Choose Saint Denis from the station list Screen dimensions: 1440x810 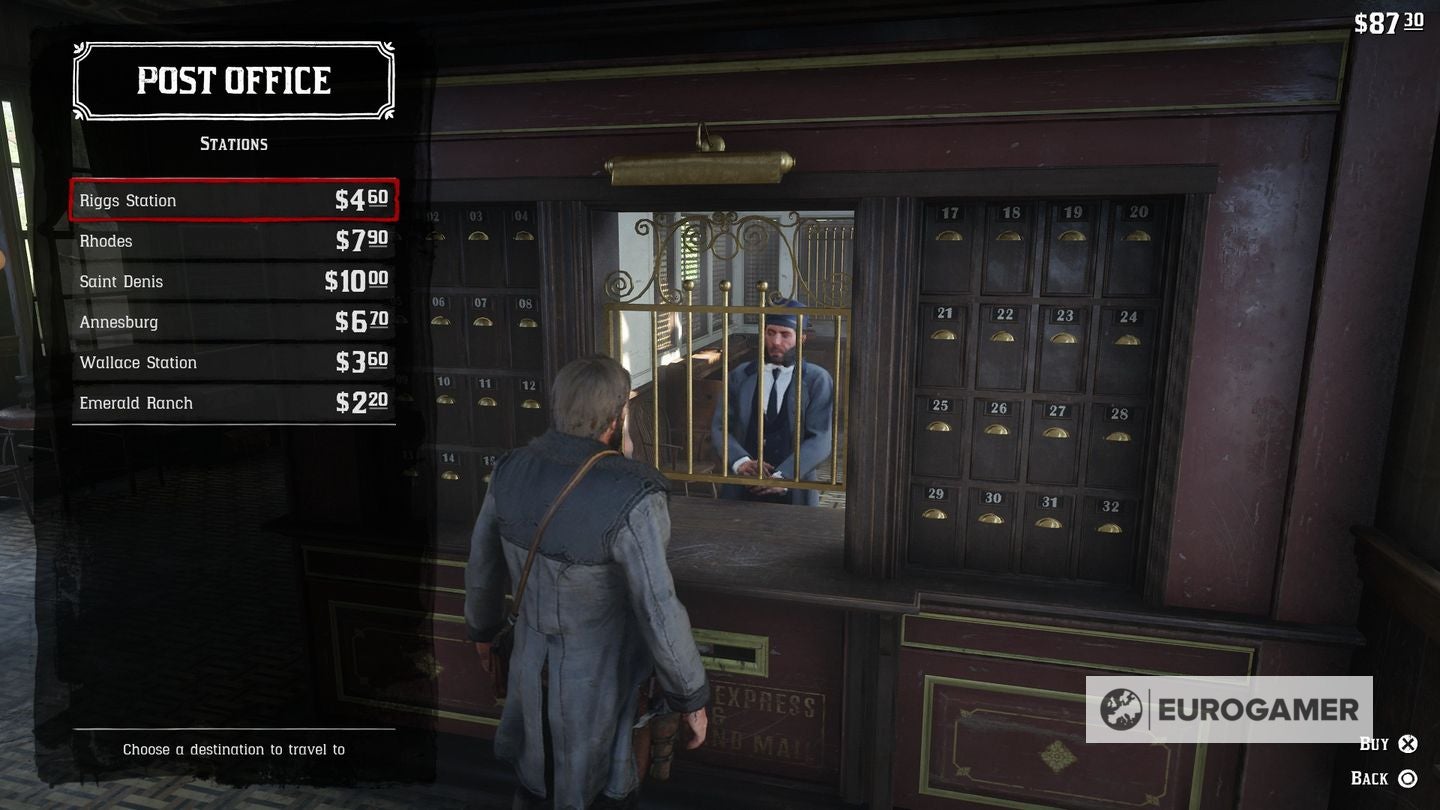point(120,281)
